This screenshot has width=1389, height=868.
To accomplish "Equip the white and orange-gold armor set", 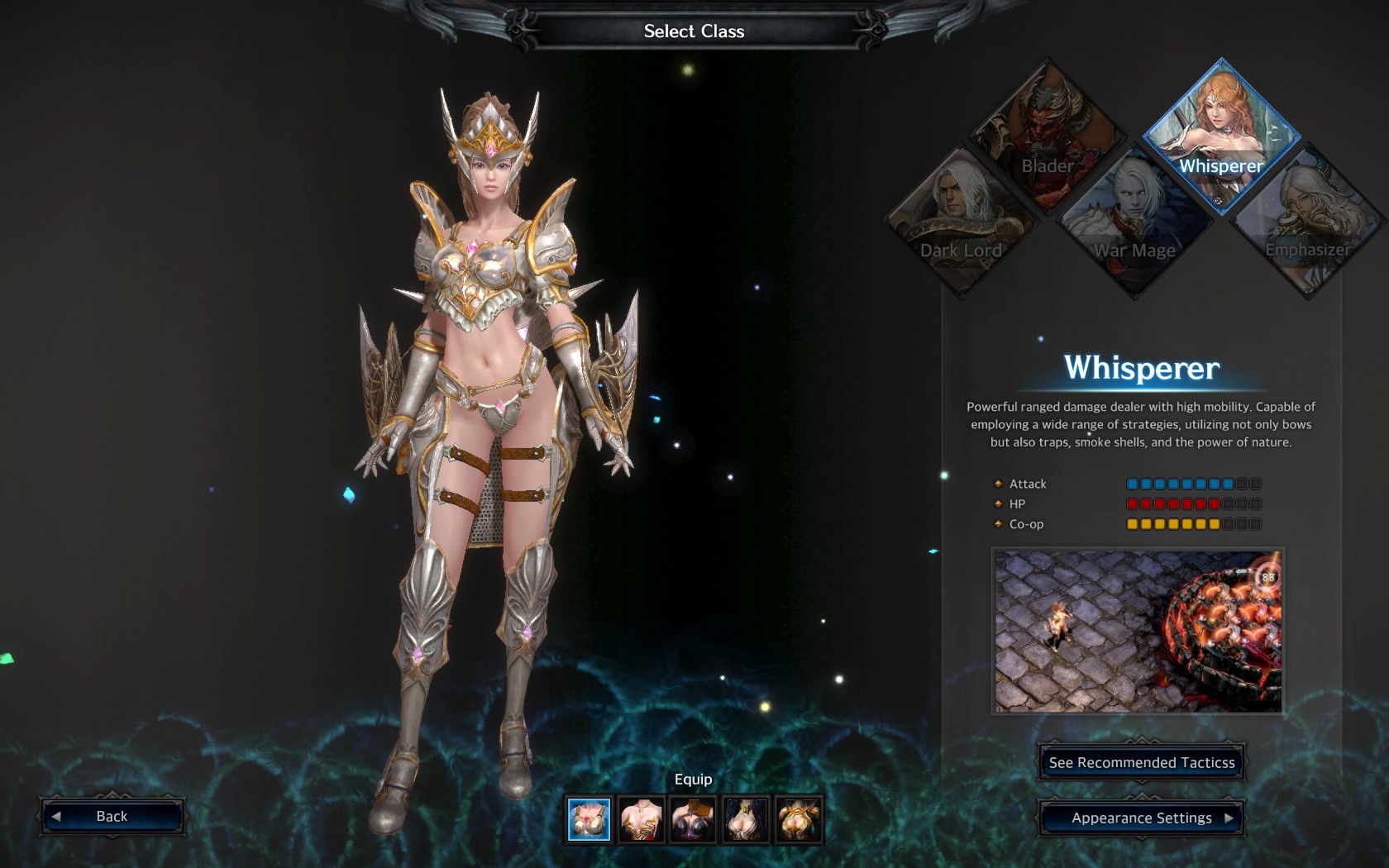I will point(798,819).
